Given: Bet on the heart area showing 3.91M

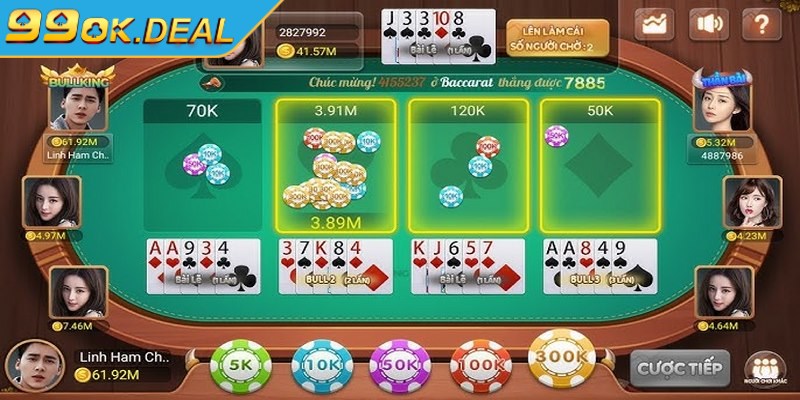Looking at the screenshot, I should pos(334,165).
